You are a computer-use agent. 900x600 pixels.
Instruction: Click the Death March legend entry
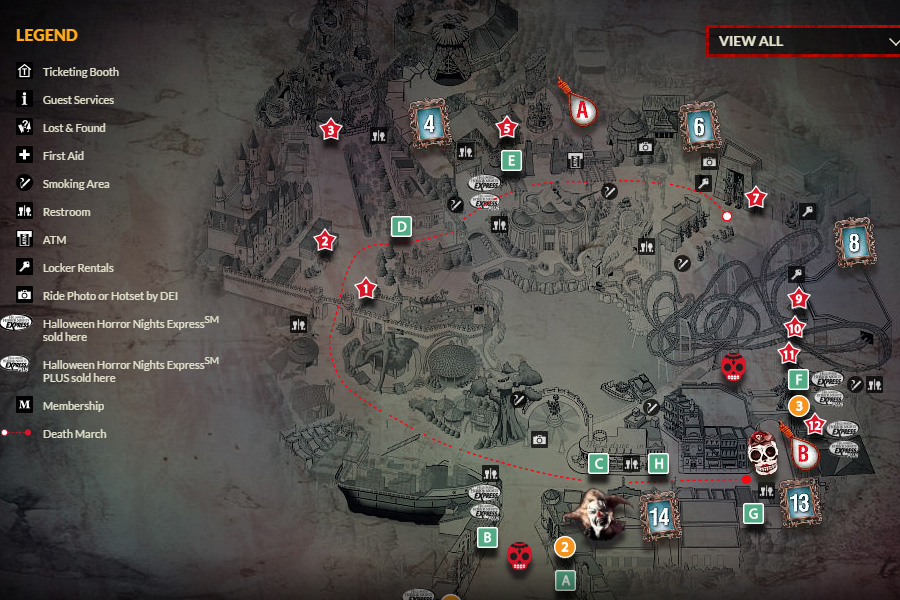(x=74, y=434)
